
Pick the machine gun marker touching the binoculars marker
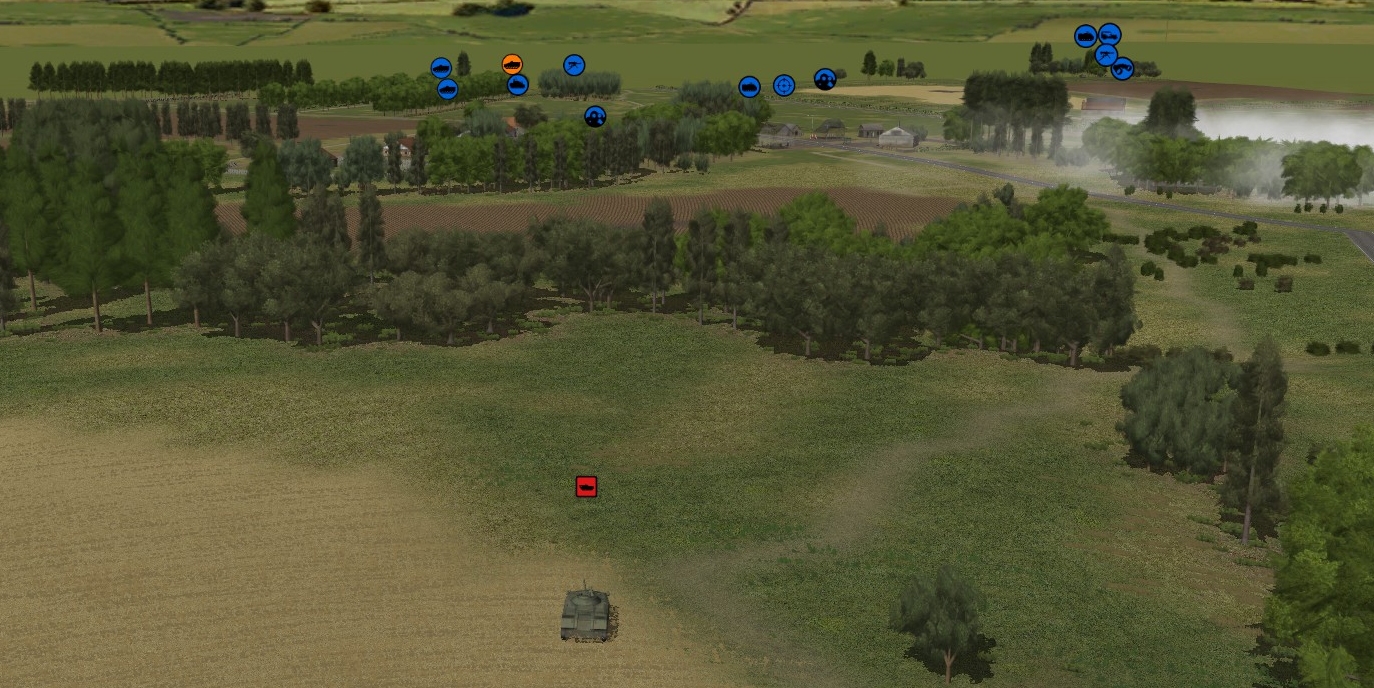pos(1105,55)
